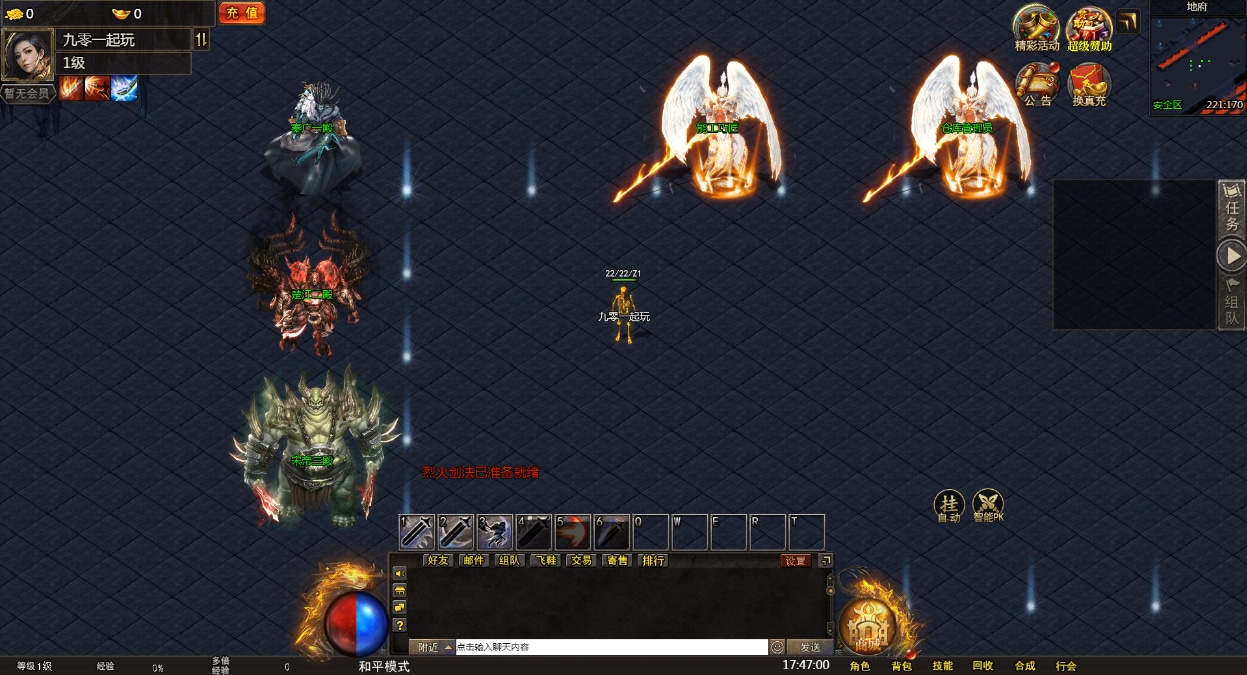Toggle the 挂 auto-battle button
The width and height of the screenshot is (1247, 675).
tap(948, 503)
